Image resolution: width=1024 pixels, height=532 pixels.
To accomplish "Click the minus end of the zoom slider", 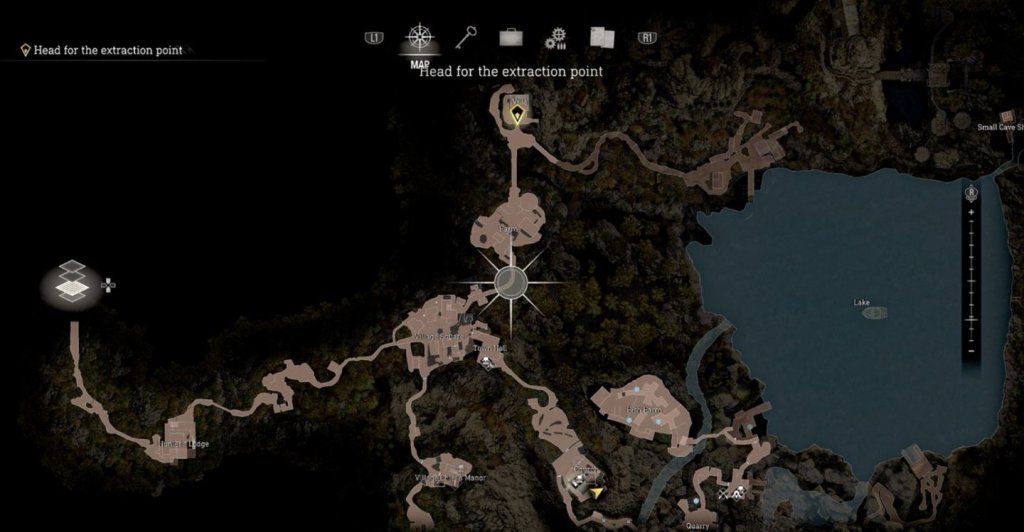I will coord(971,351).
